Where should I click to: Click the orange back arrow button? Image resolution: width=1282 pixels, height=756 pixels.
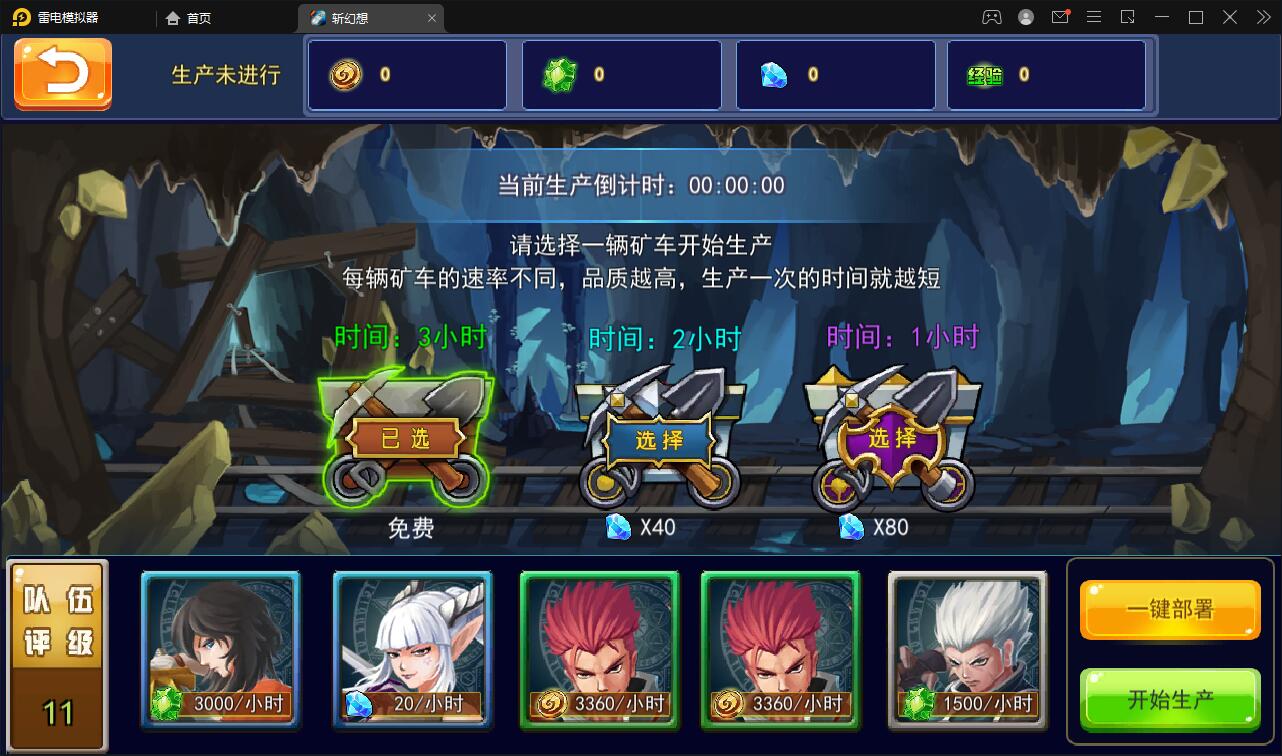(x=64, y=74)
